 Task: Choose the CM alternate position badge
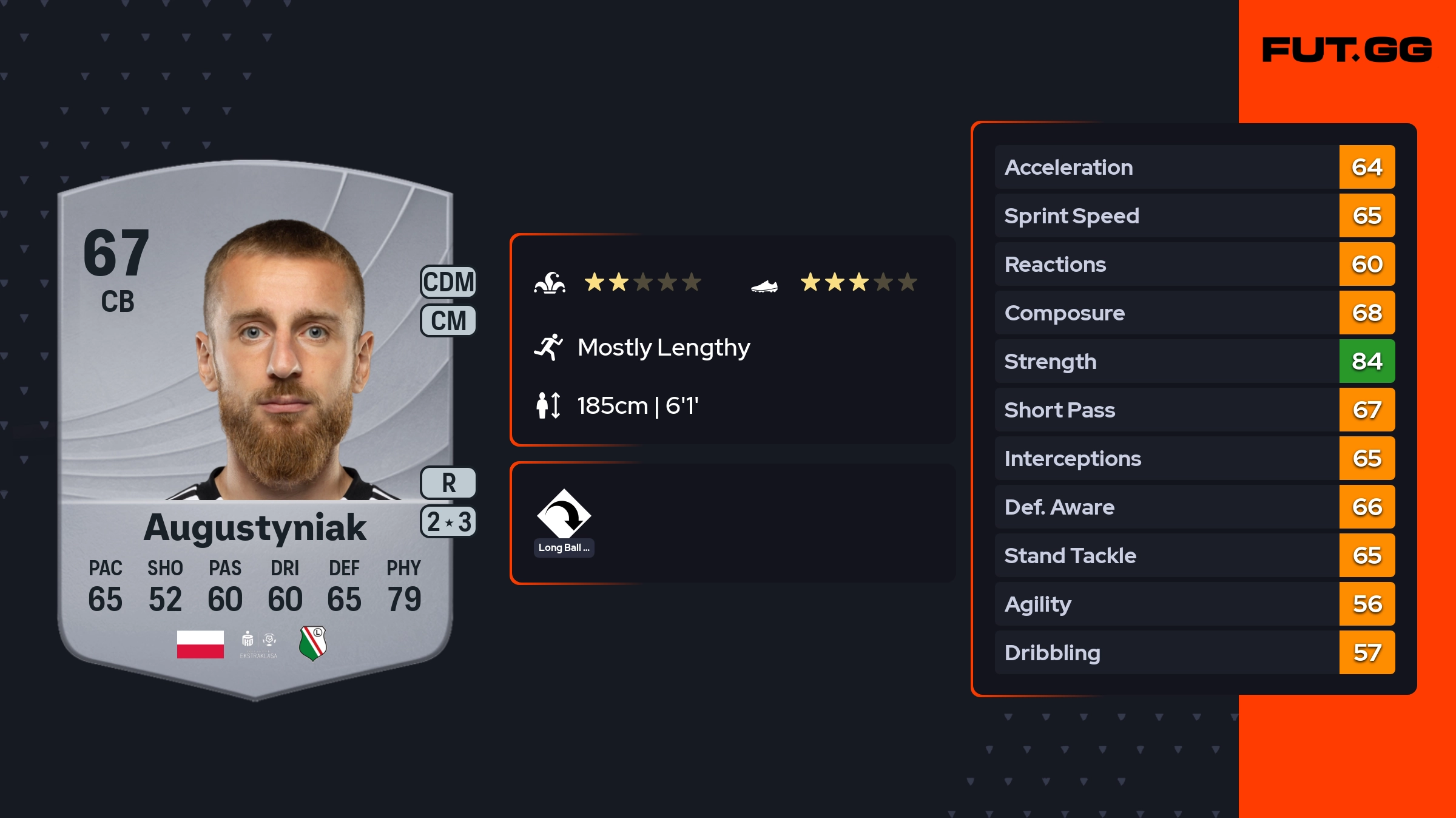pyautogui.click(x=448, y=320)
